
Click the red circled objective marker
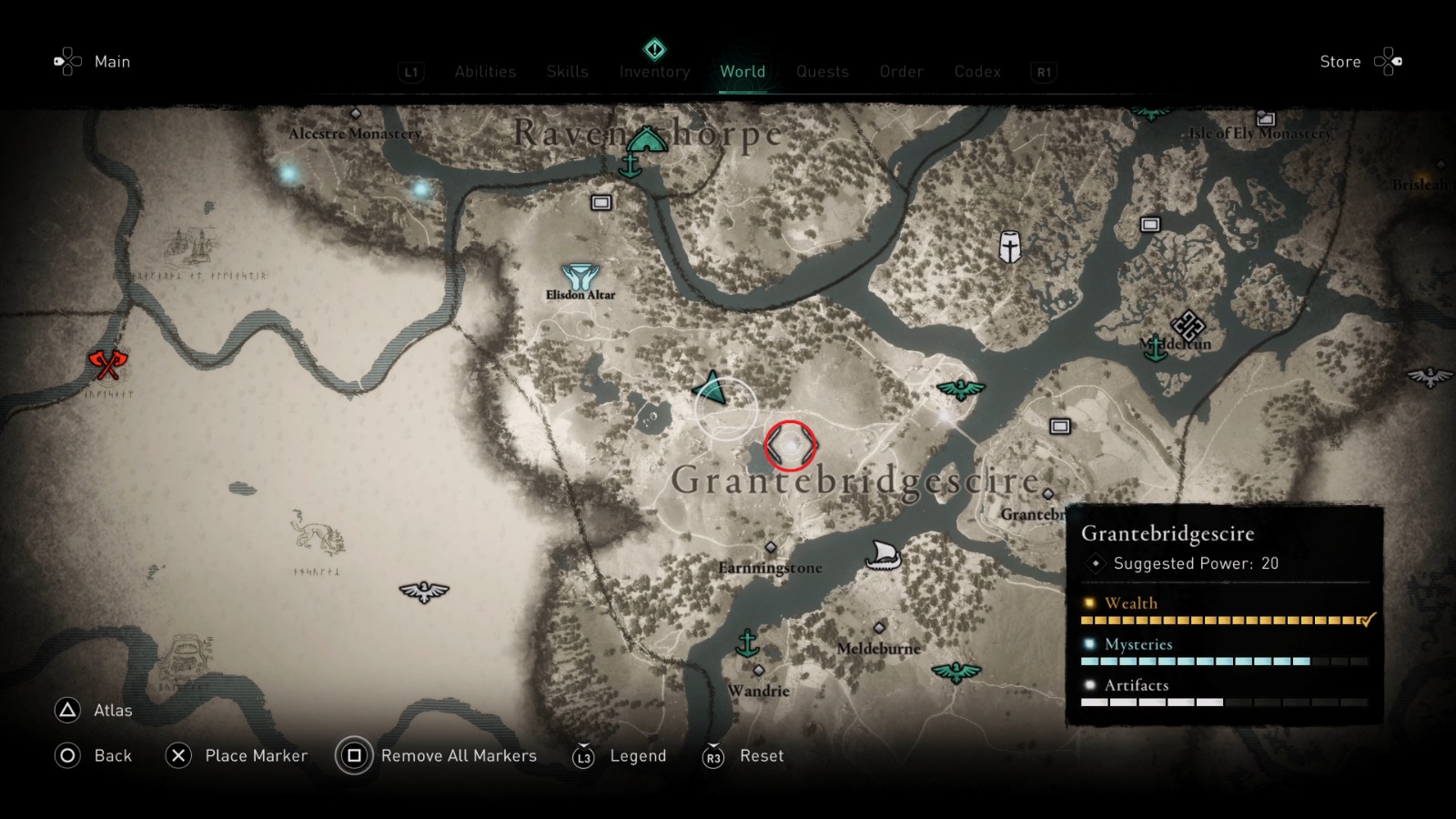tap(790, 447)
